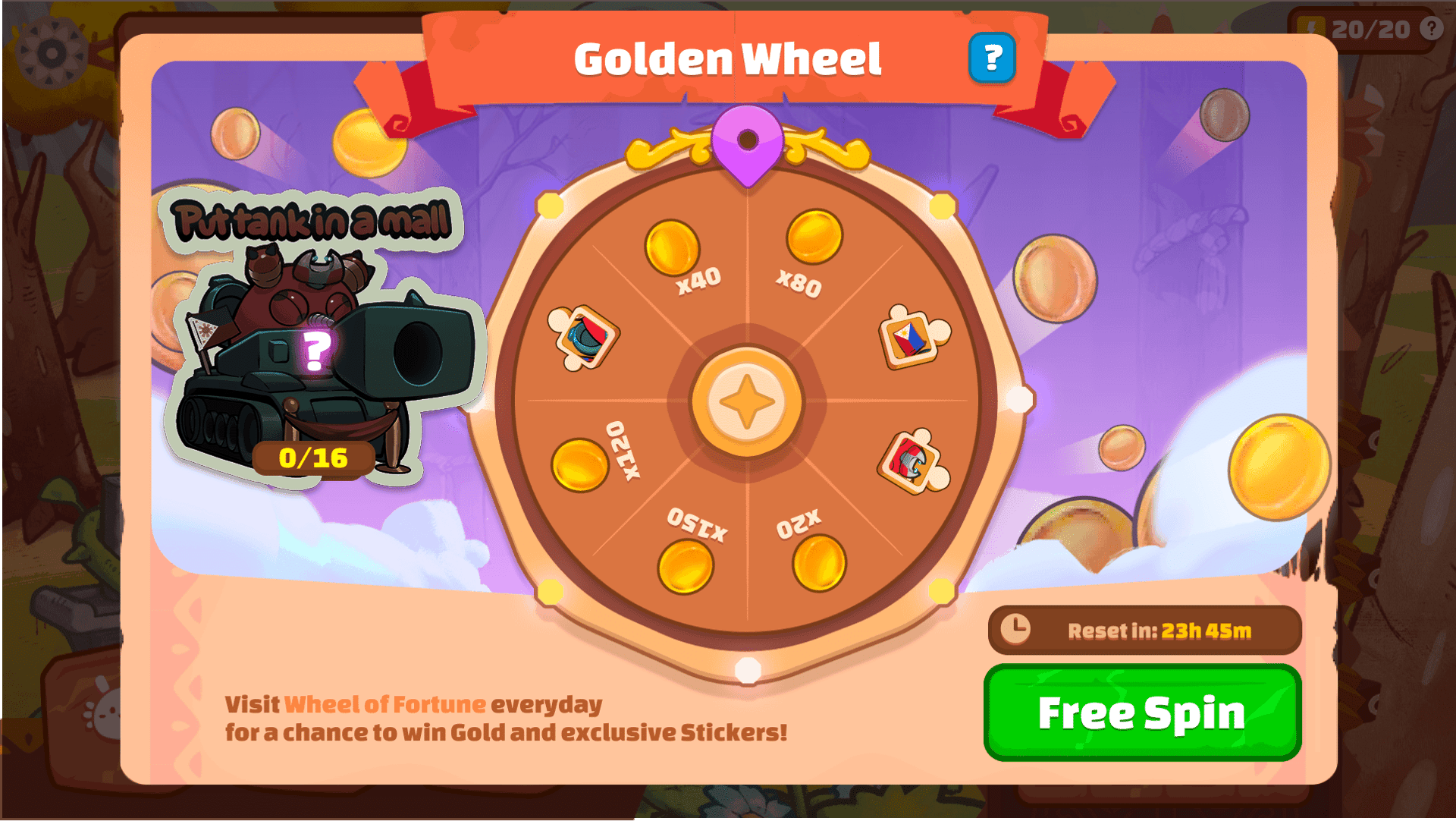Click the 0/16 sticker collection progress badge

pyautogui.click(x=312, y=458)
